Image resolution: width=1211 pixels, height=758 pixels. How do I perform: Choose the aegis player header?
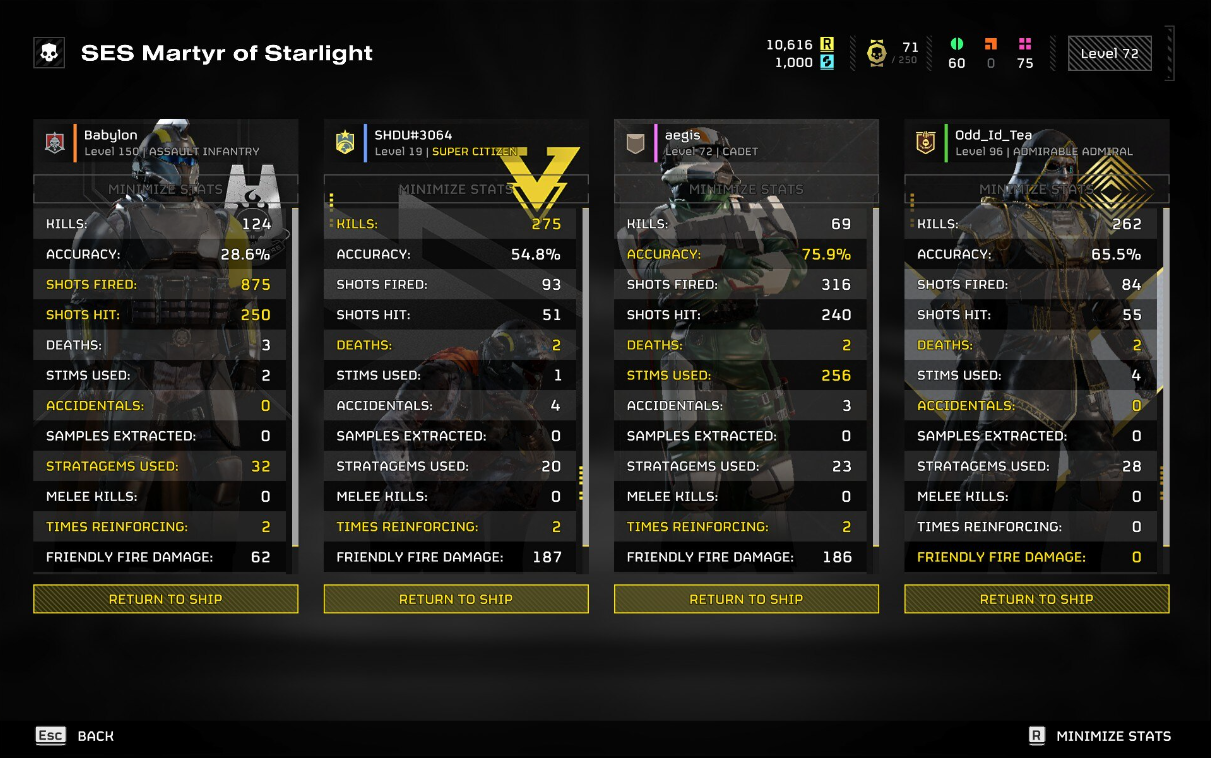(x=746, y=143)
